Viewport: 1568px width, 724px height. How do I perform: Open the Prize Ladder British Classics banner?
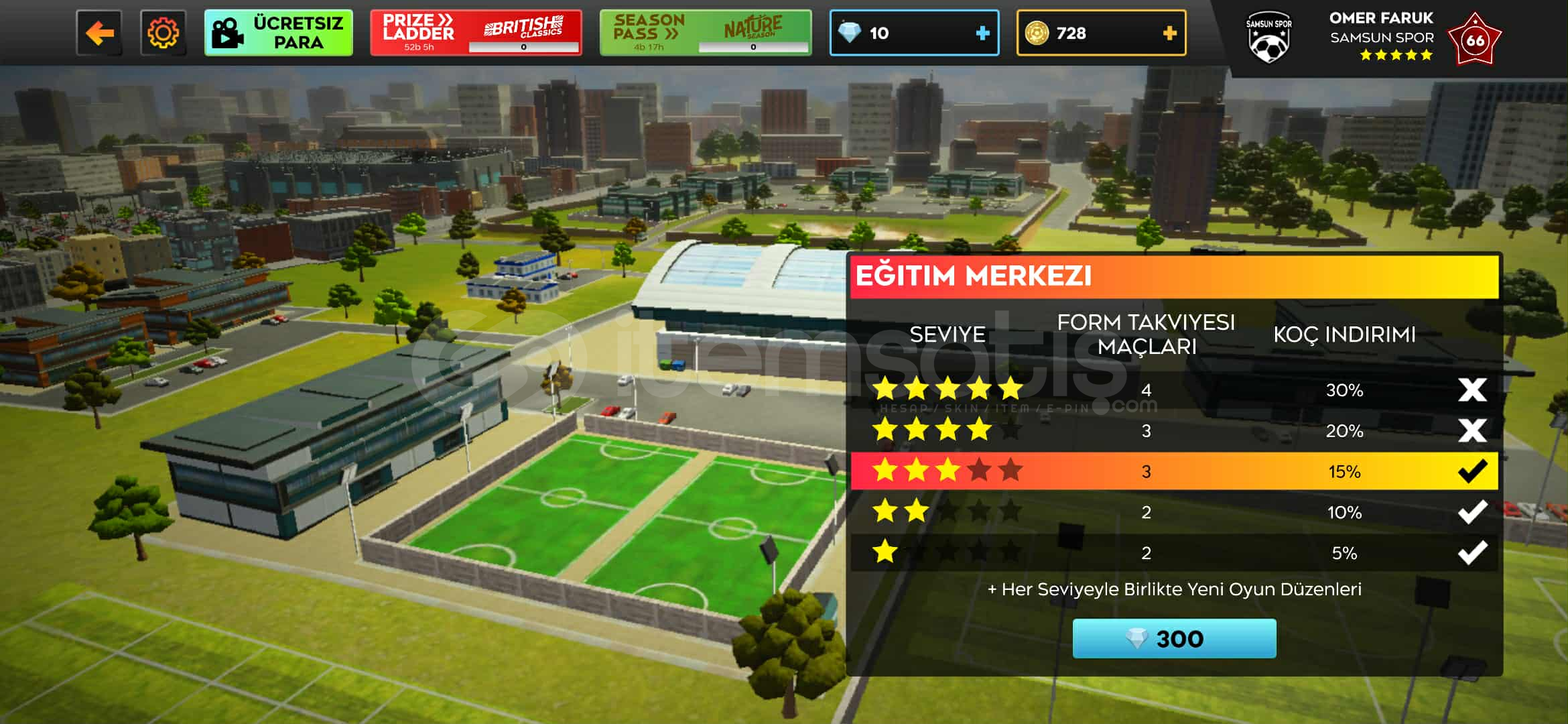pos(476,33)
